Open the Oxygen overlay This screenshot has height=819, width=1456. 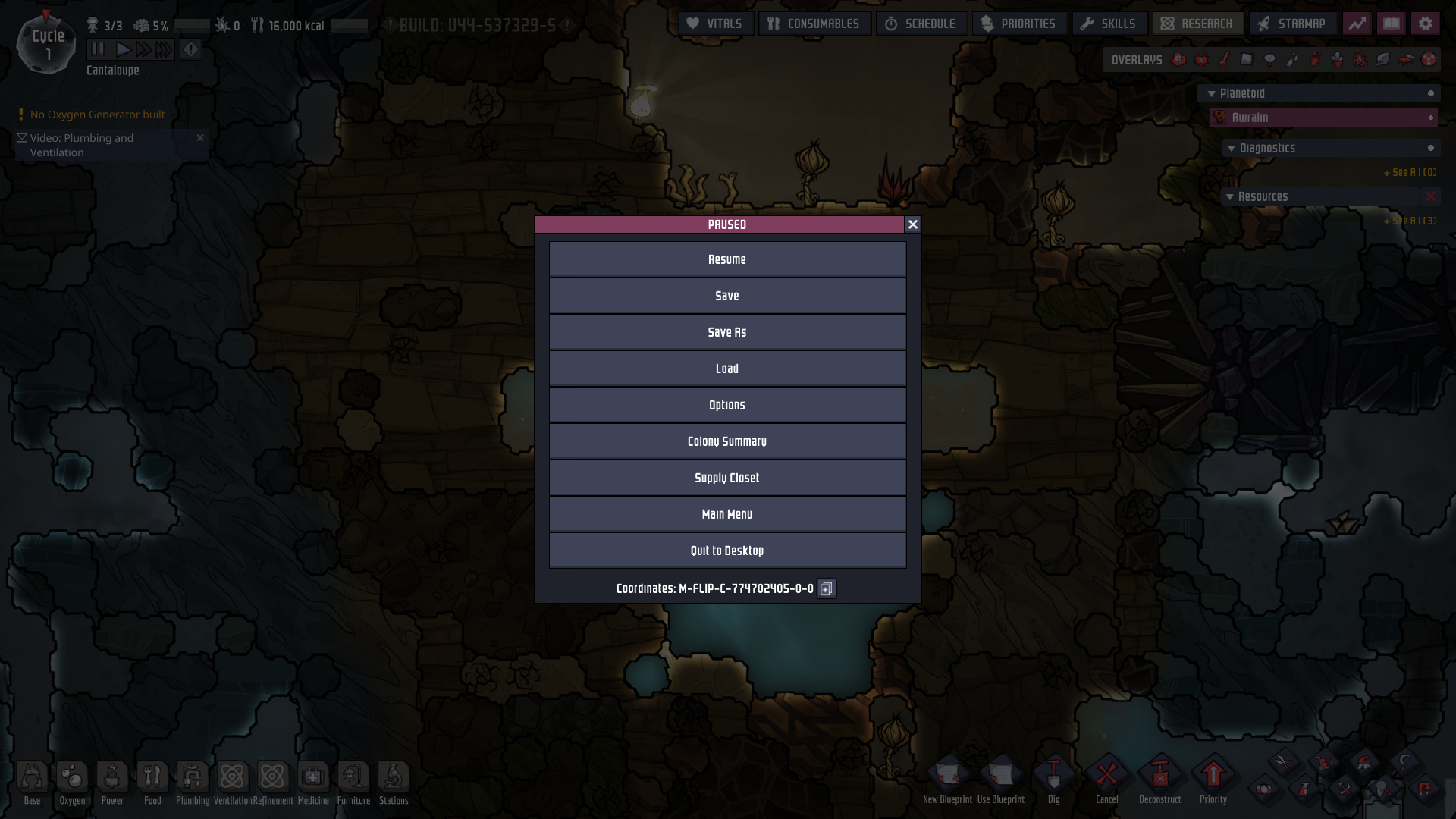tap(1180, 58)
